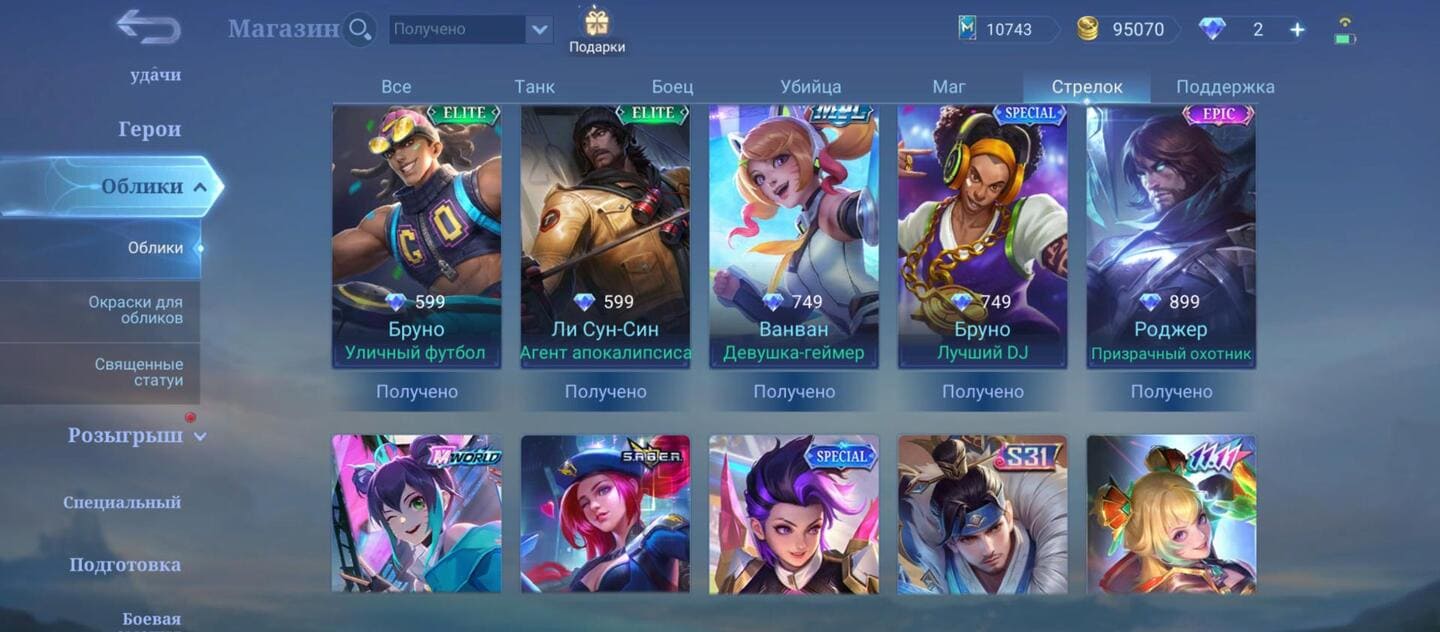Show the Убийца skins tab
This screenshot has height=632, width=1440.
(x=810, y=87)
